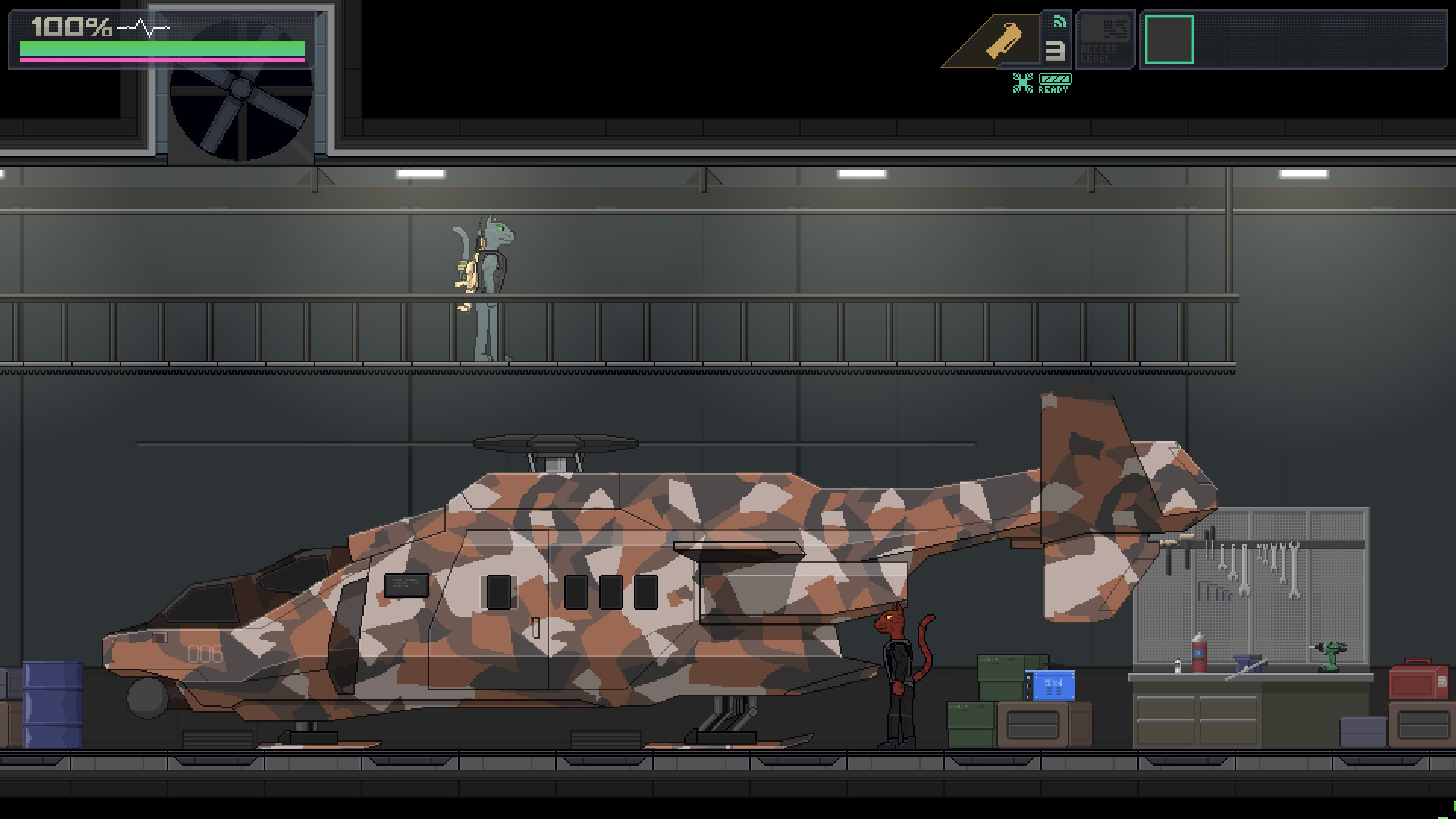Click the gray cat character on the catwalk
1456x819 pixels.
coord(489,273)
